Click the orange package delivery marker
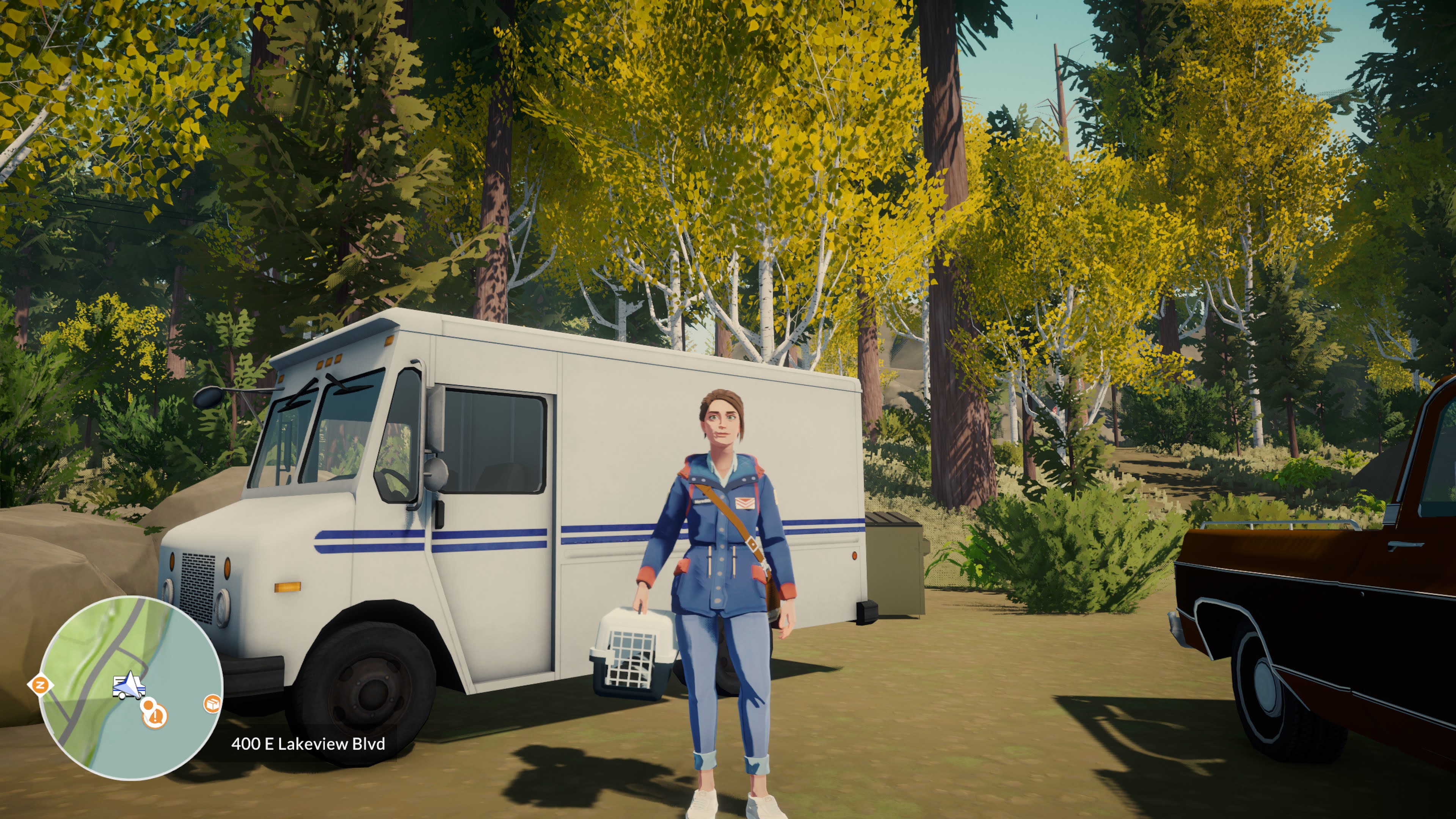Image resolution: width=1456 pixels, height=819 pixels. click(212, 704)
